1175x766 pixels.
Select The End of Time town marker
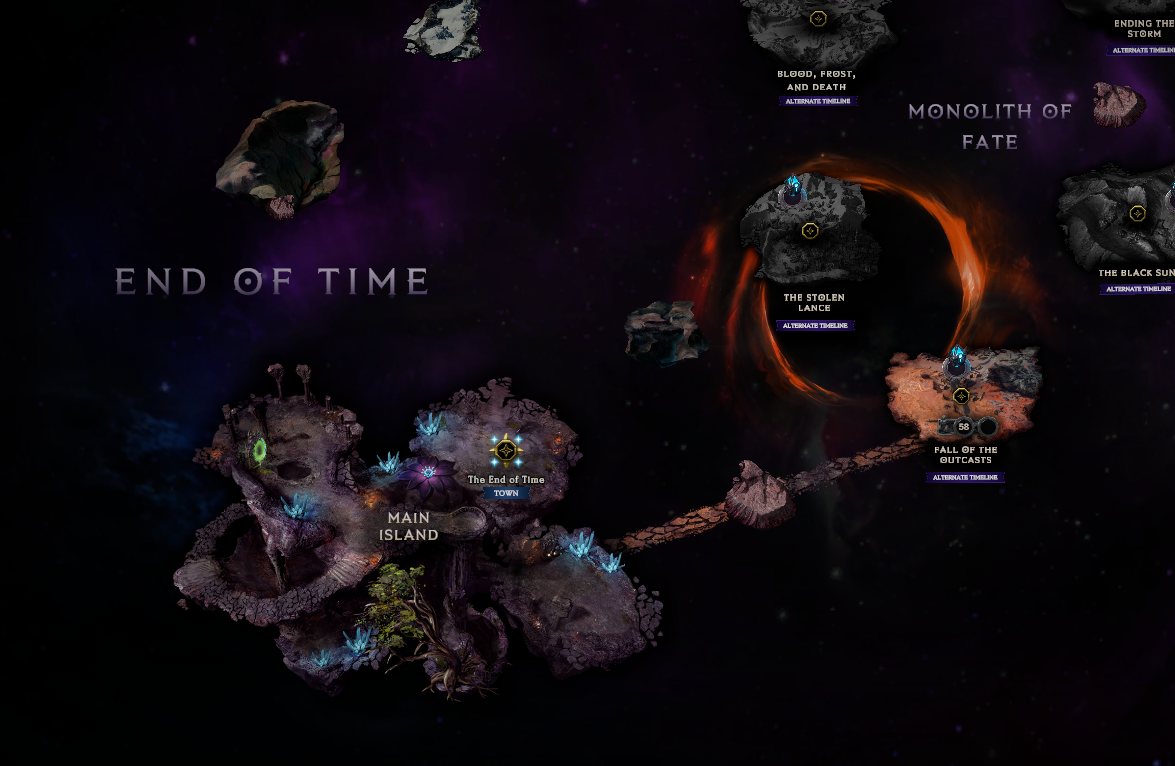tap(507, 451)
